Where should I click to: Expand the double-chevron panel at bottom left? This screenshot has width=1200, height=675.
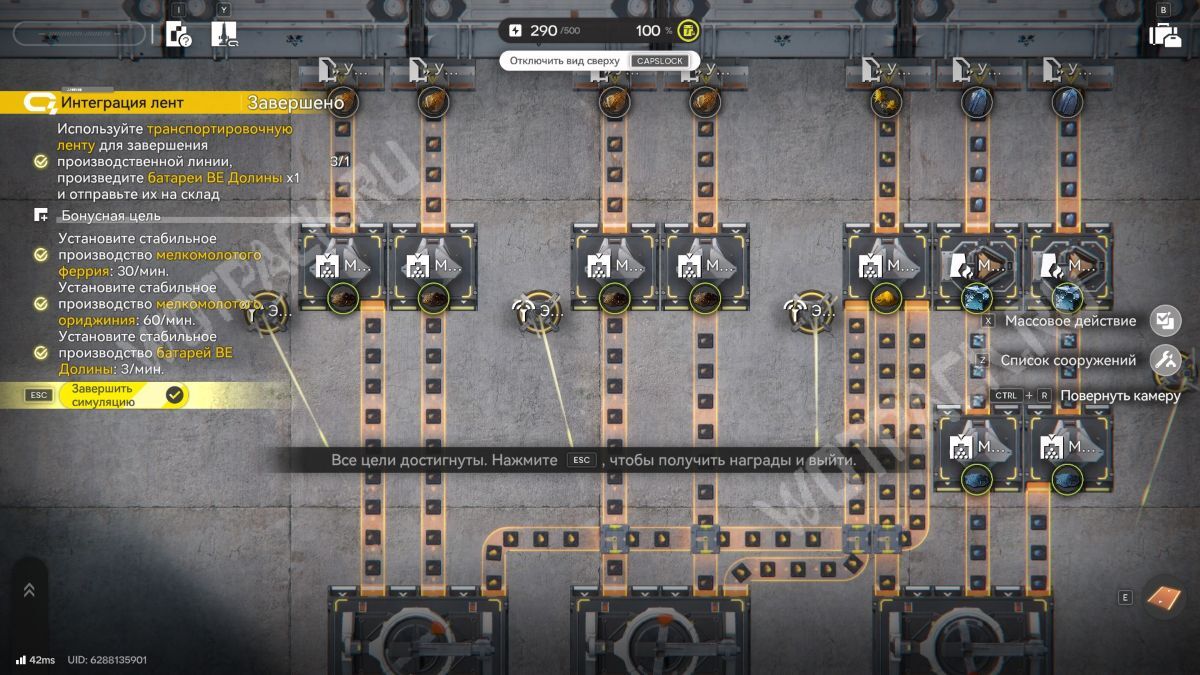(x=29, y=590)
